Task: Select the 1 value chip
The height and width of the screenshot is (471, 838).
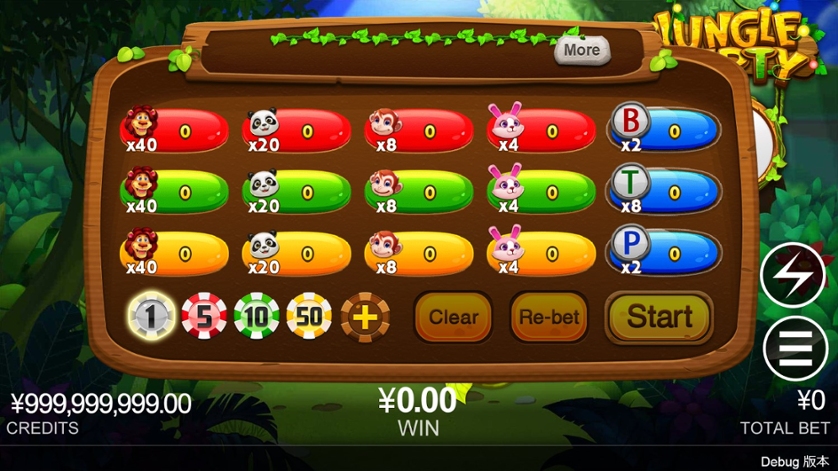Action: pos(153,317)
